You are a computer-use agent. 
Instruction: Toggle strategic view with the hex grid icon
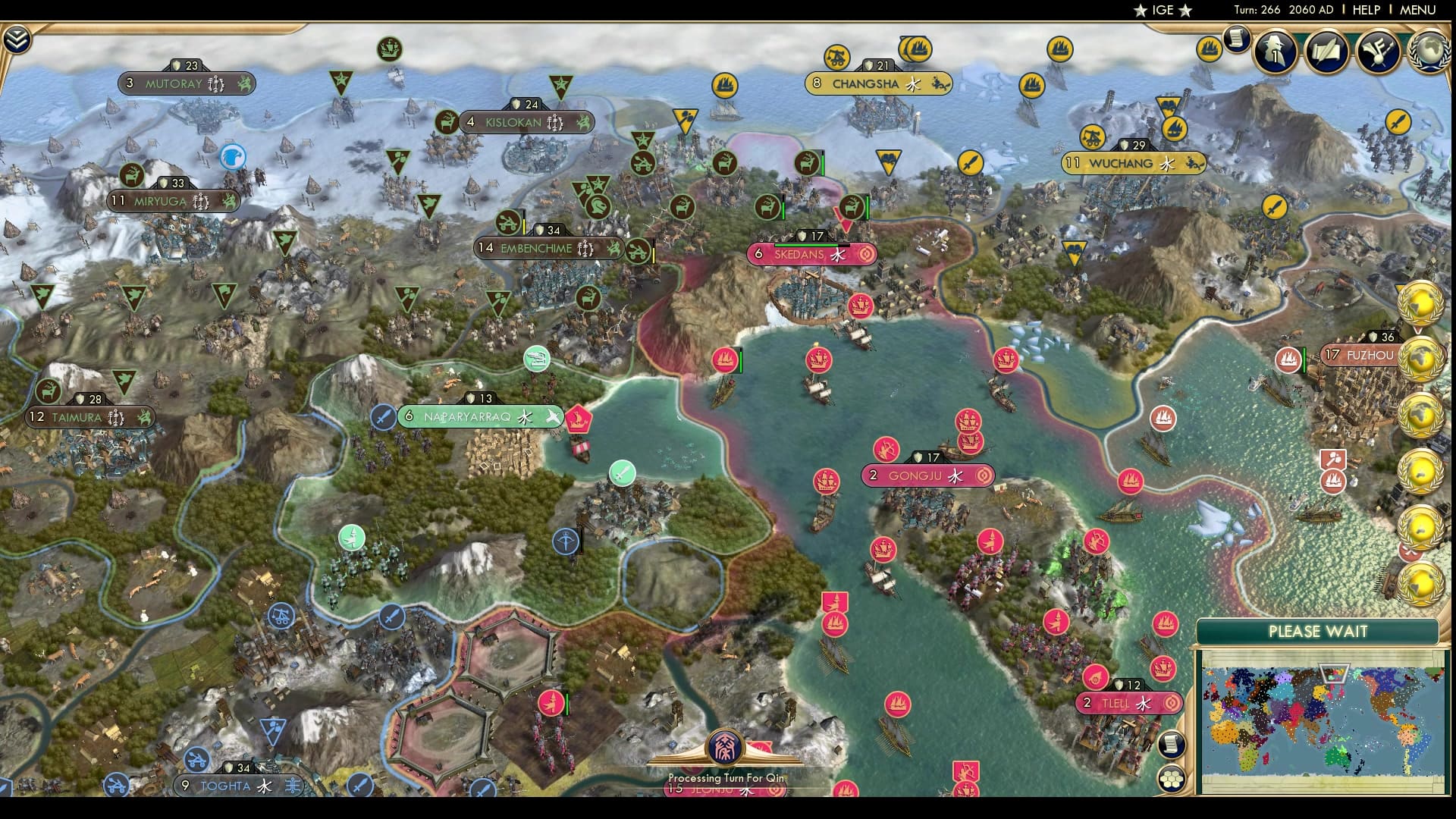pos(1172,778)
